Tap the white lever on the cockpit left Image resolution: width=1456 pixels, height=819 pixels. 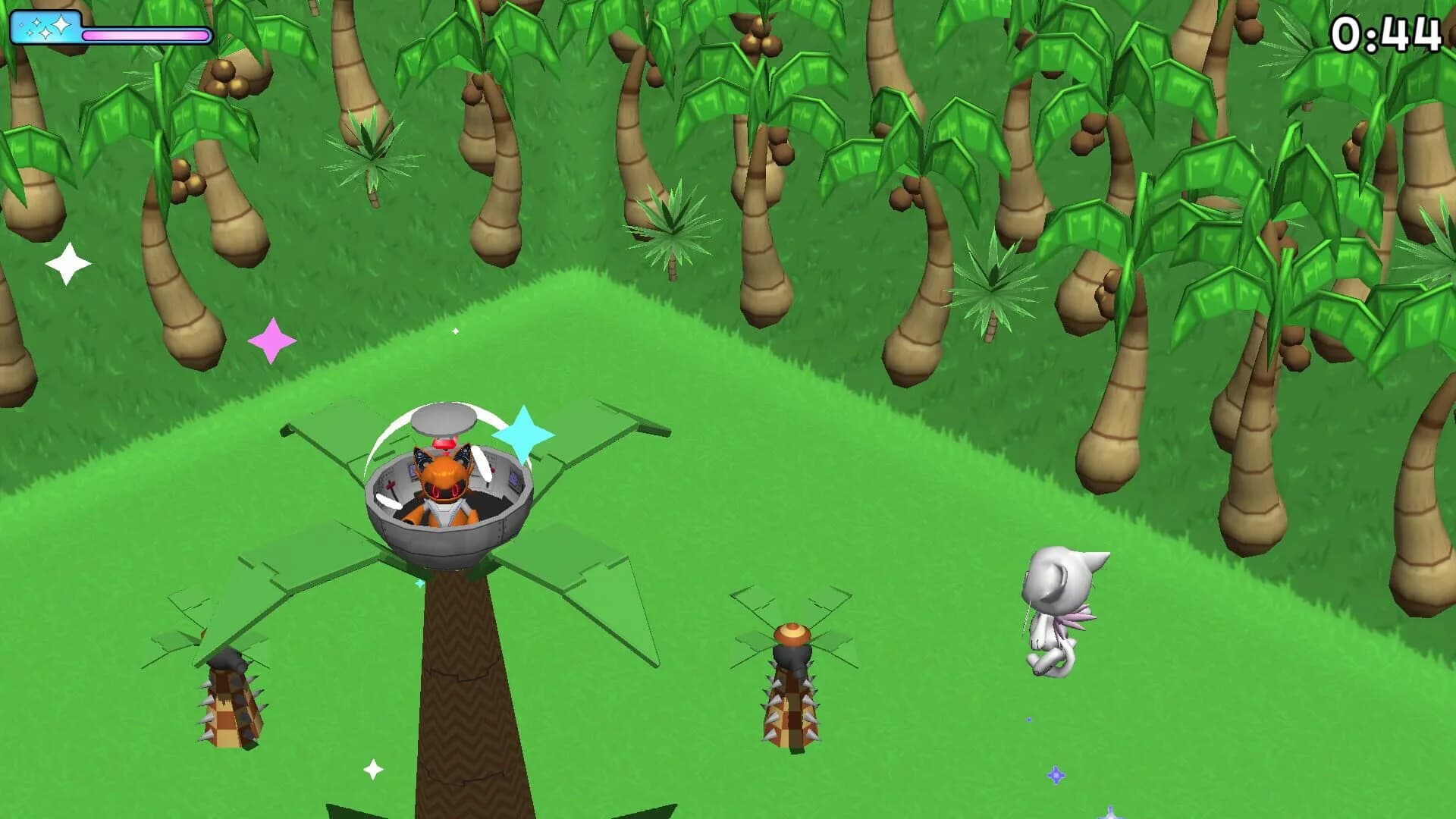387,502
